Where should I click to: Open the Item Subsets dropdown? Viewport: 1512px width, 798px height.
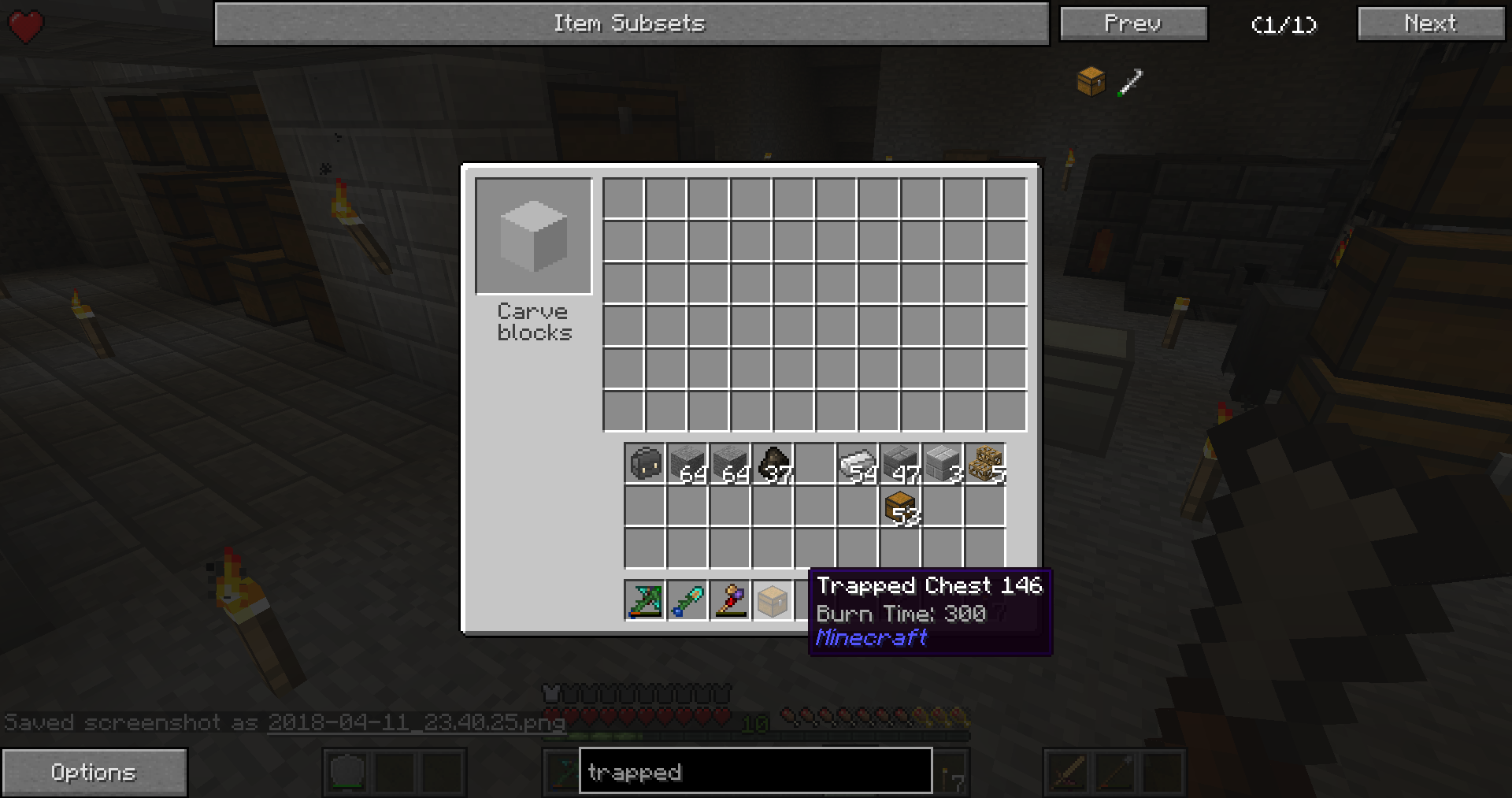[x=630, y=23]
